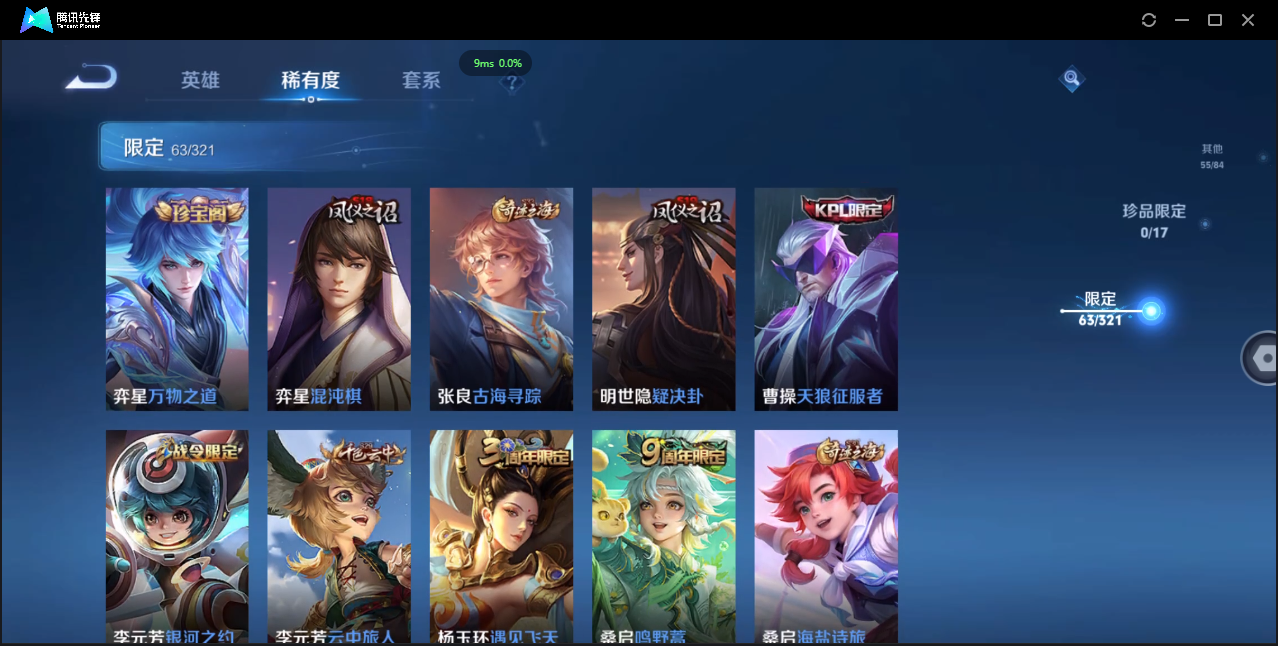Switch to the 英雄 tab
The image size is (1278, 646).
200,80
